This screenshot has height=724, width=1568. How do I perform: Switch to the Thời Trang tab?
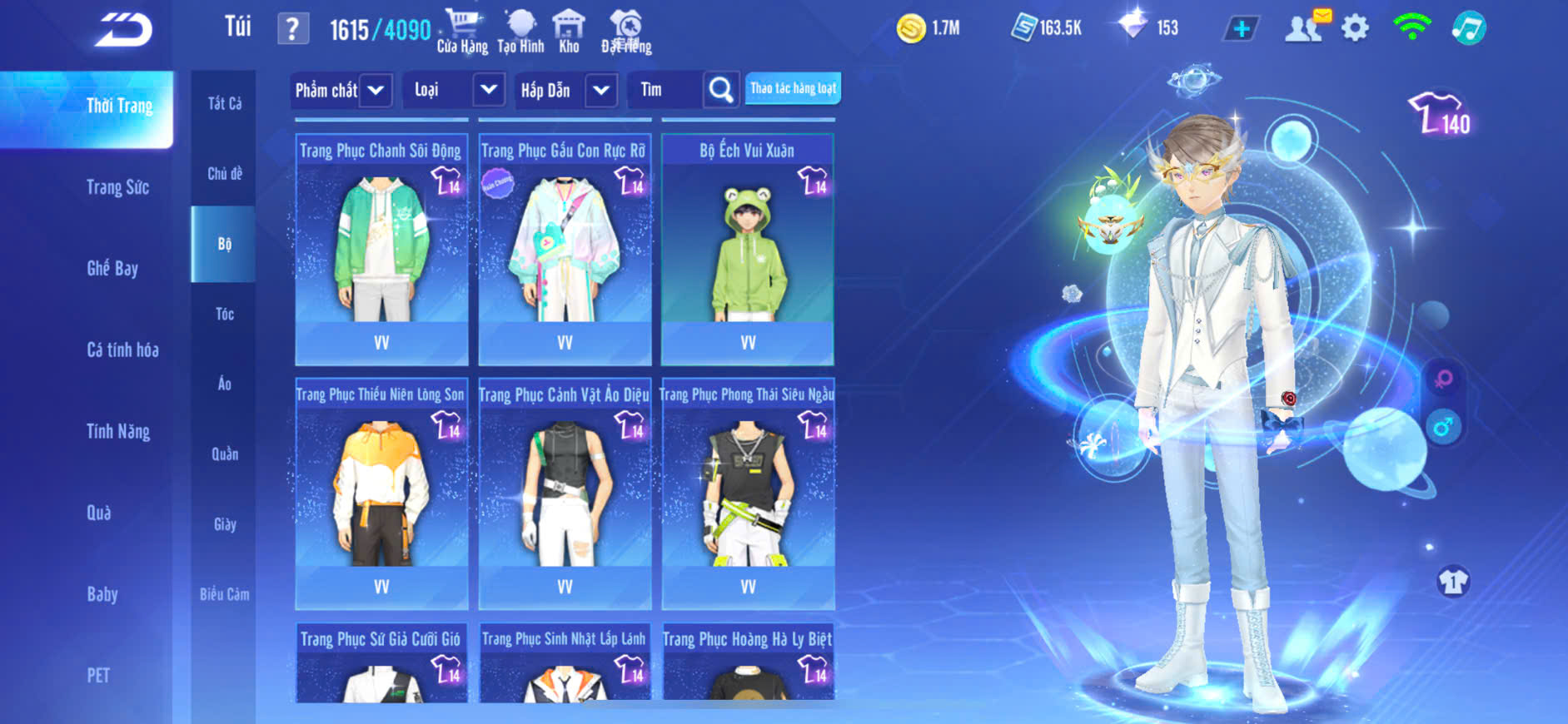119,107
